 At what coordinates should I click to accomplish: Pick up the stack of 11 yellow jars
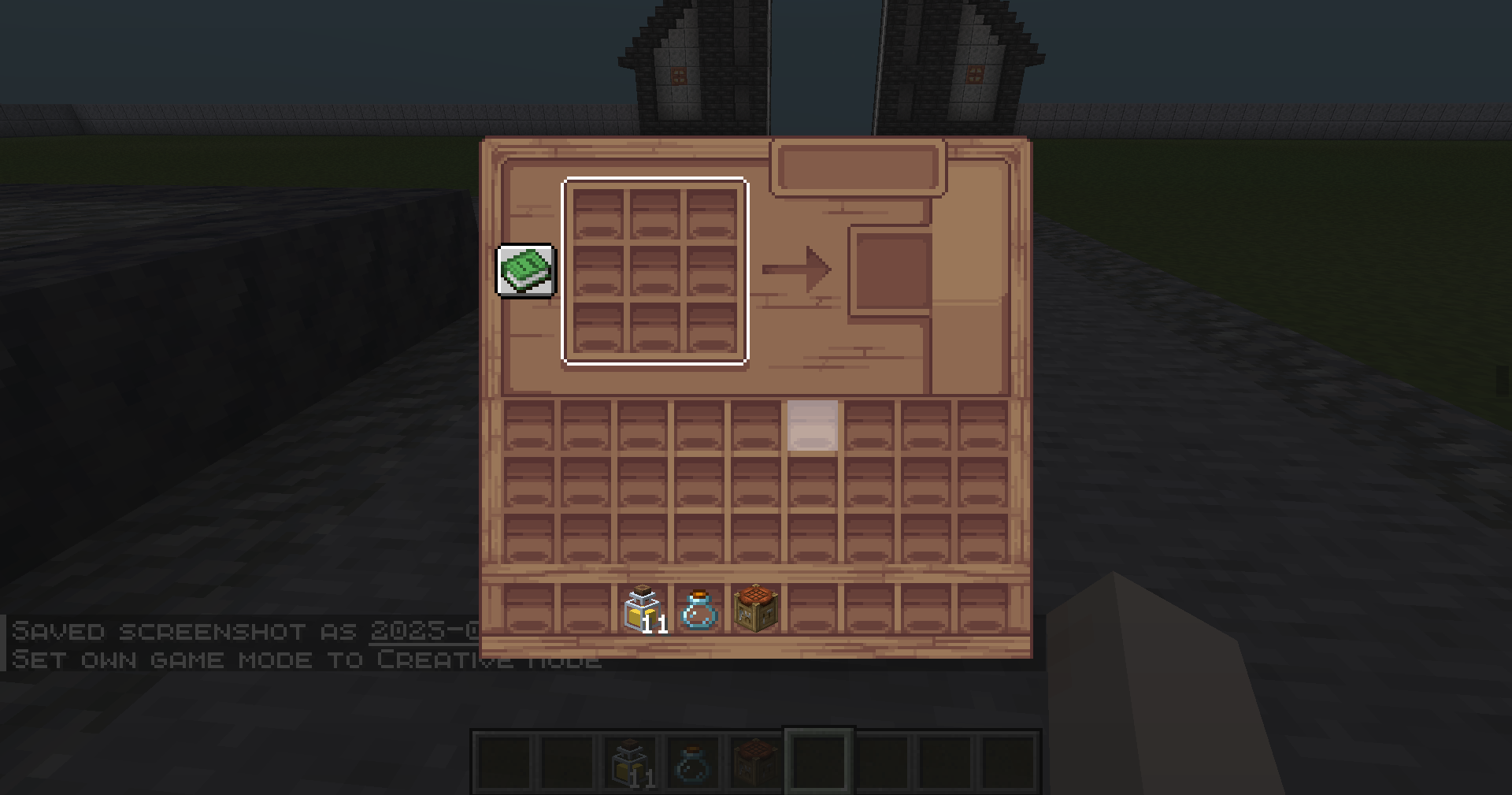643,609
